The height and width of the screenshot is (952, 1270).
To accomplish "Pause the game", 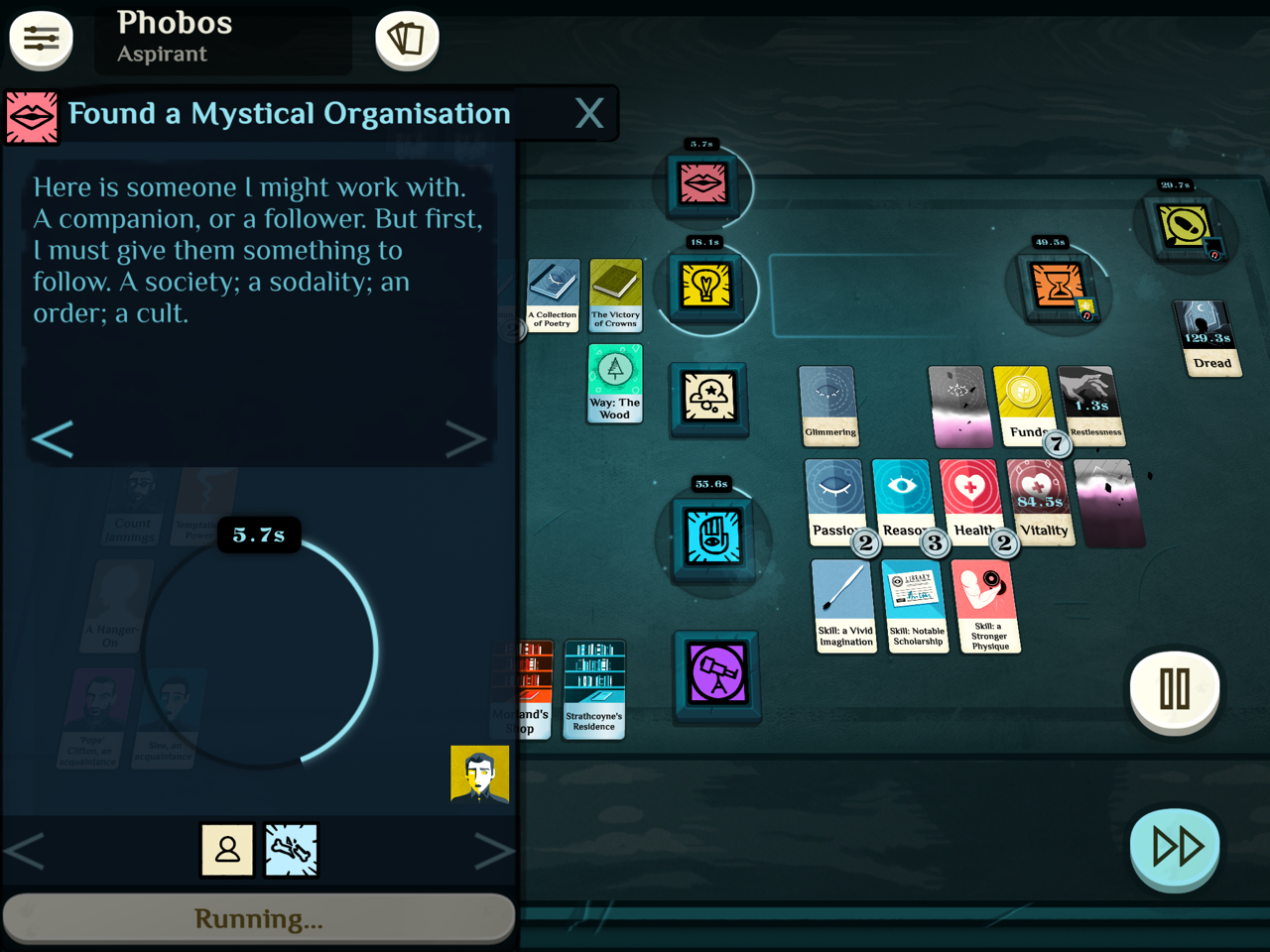I will click(x=1175, y=688).
